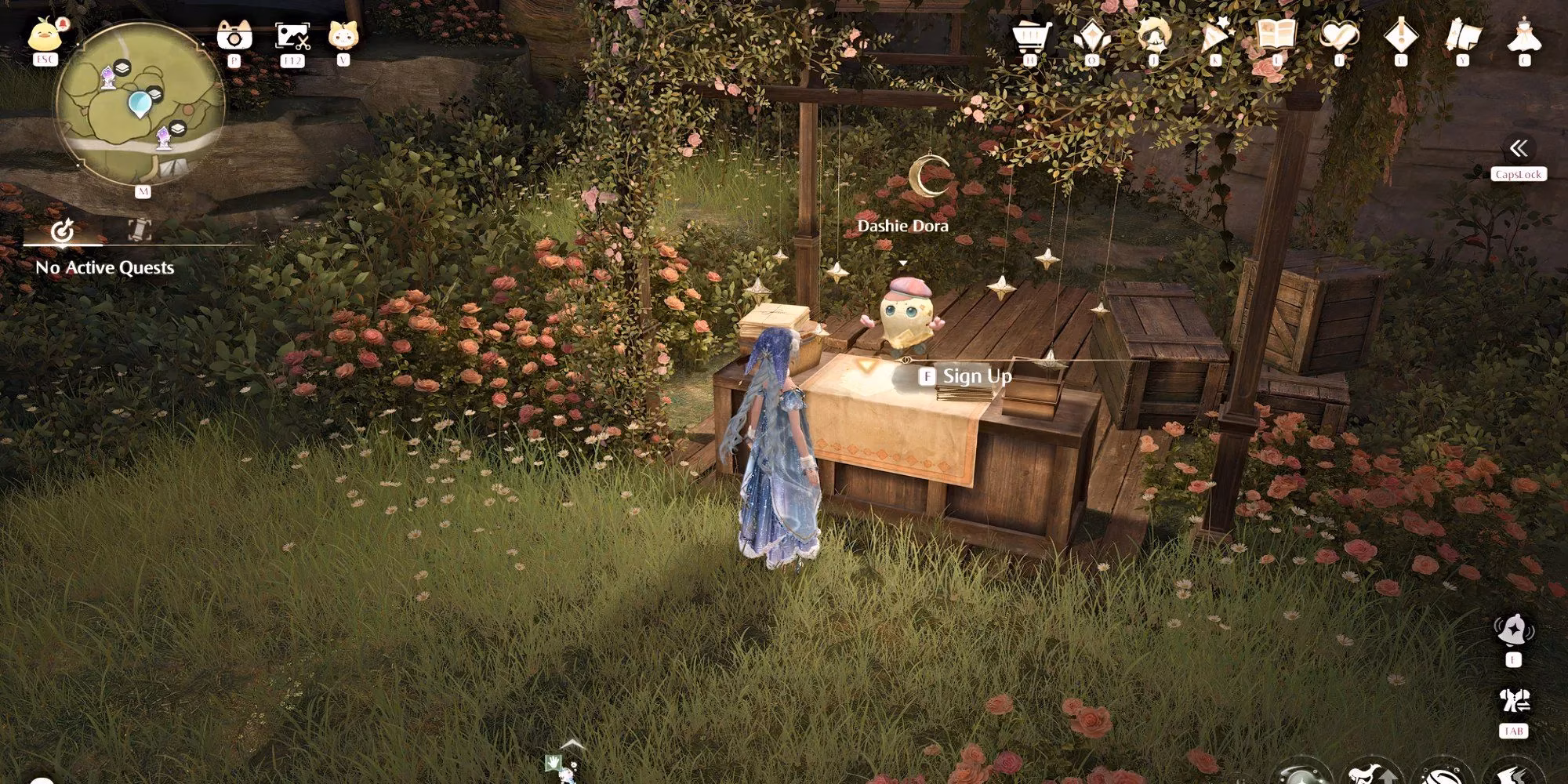
Task: Switch to the second tracker tab icon
Action: point(140,230)
